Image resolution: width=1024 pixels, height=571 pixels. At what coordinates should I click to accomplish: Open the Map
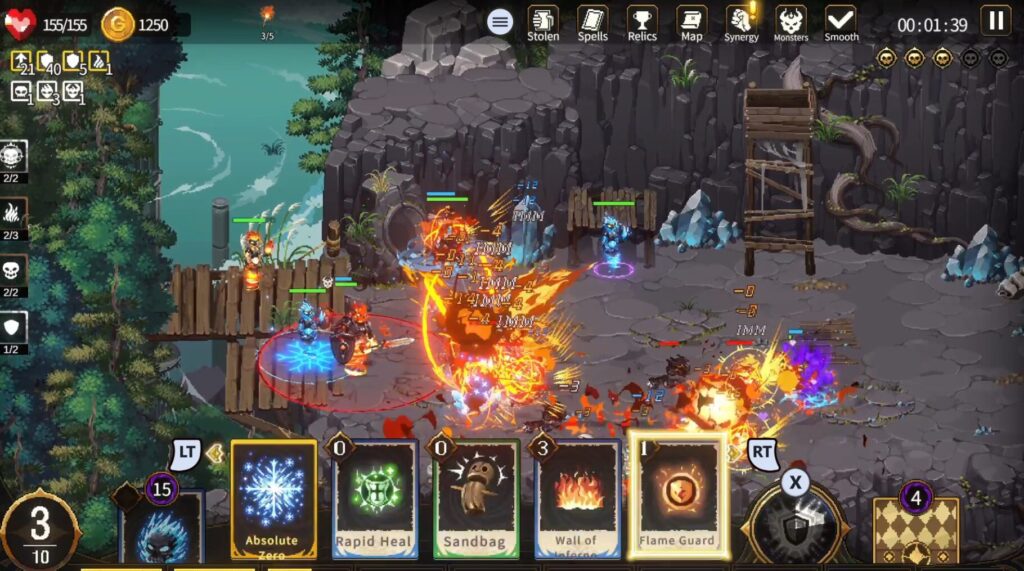tap(692, 23)
